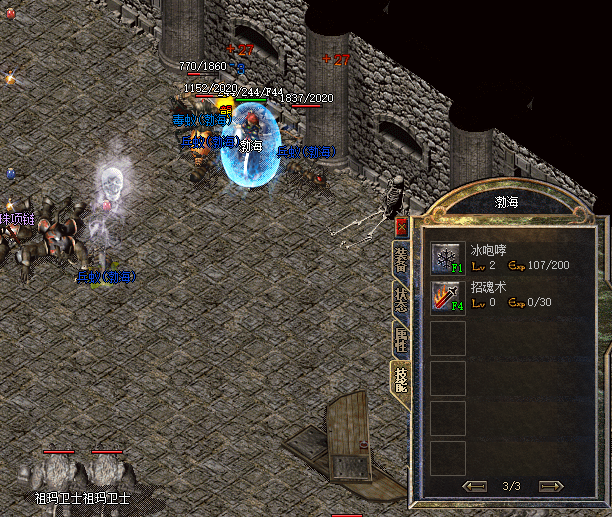The image size is (612, 517).
Task: Go to the previous skills page arrow
Action: 476,486
